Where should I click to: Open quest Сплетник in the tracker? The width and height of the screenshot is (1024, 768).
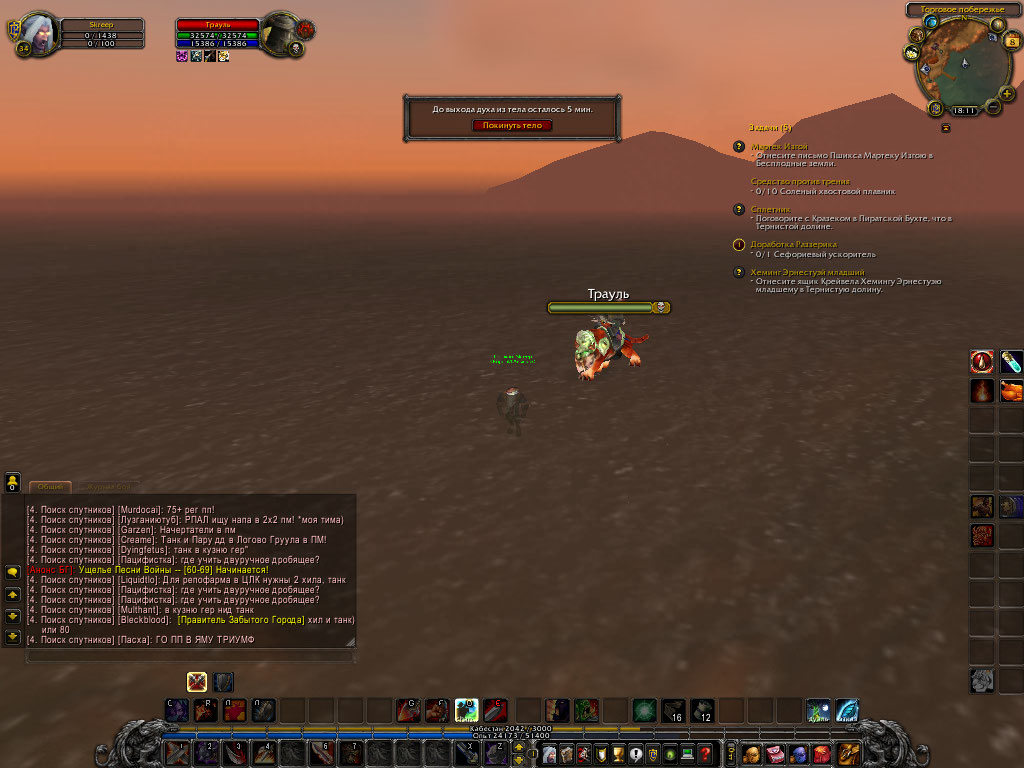770,209
